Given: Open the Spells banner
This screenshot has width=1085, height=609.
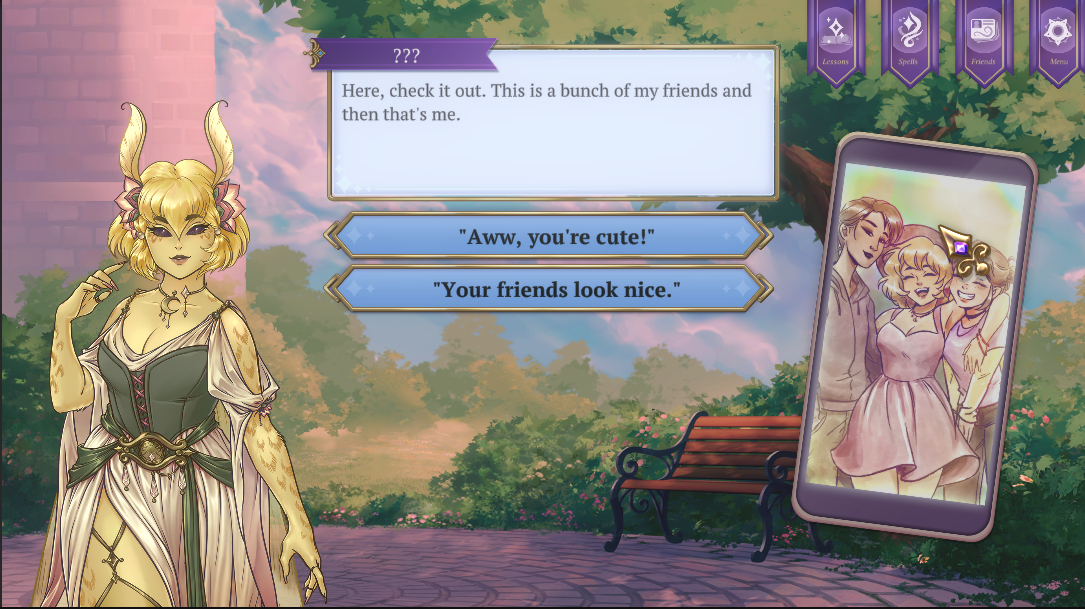Looking at the screenshot, I should click(909, 38).
